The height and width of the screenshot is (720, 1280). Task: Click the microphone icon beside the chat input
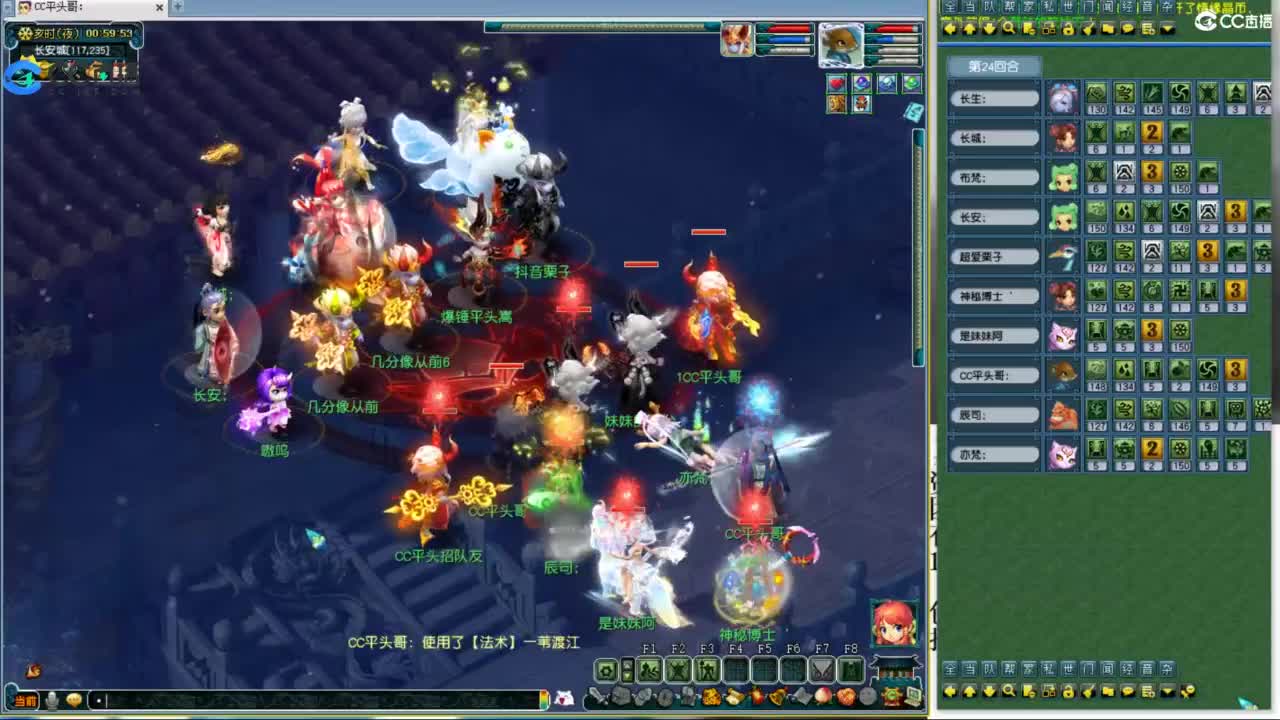coord(52,699)
